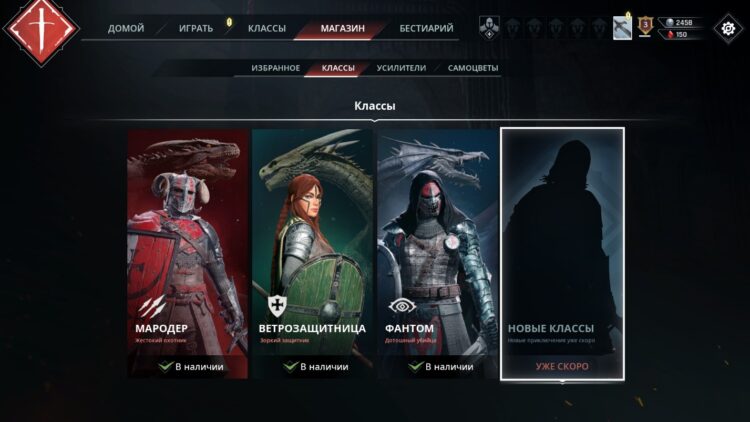Show the Избранное shop category

(276, 68)
